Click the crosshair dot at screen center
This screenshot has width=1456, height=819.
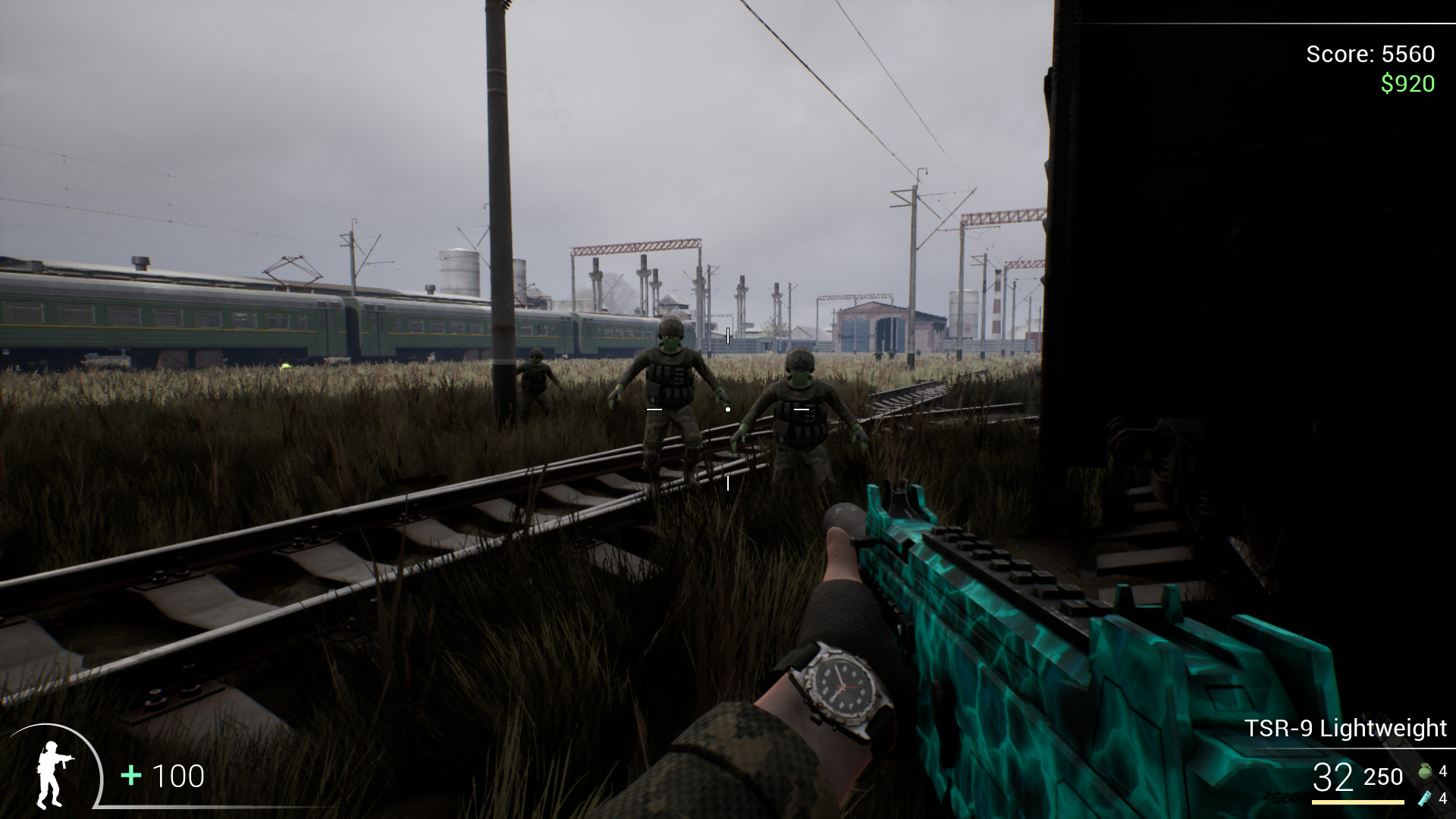tap(728, 408)
